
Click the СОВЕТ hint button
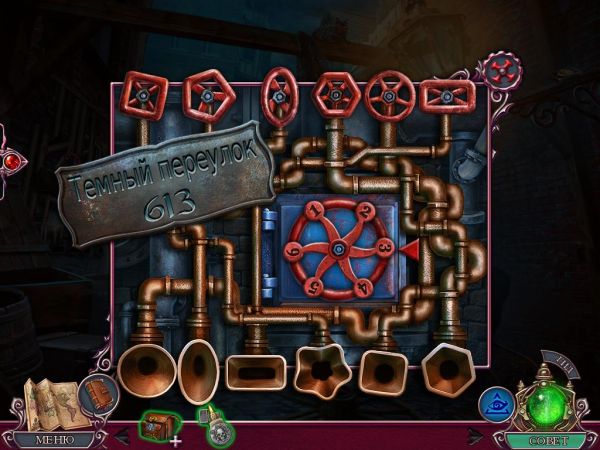coord(543,438)
